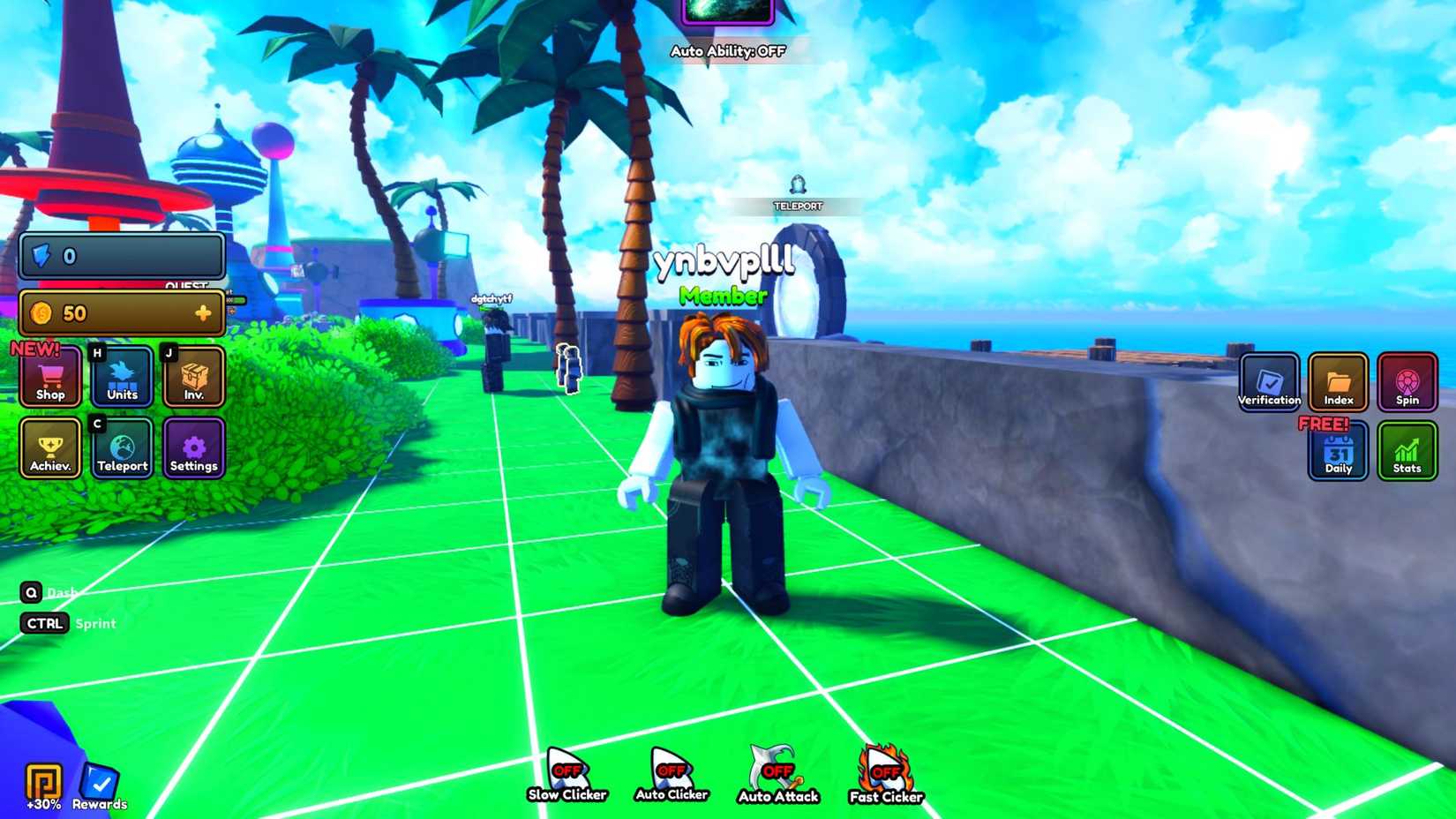
Task: Open the Spin wheel
Action: pyautogui.click(x=1407, y=382)
